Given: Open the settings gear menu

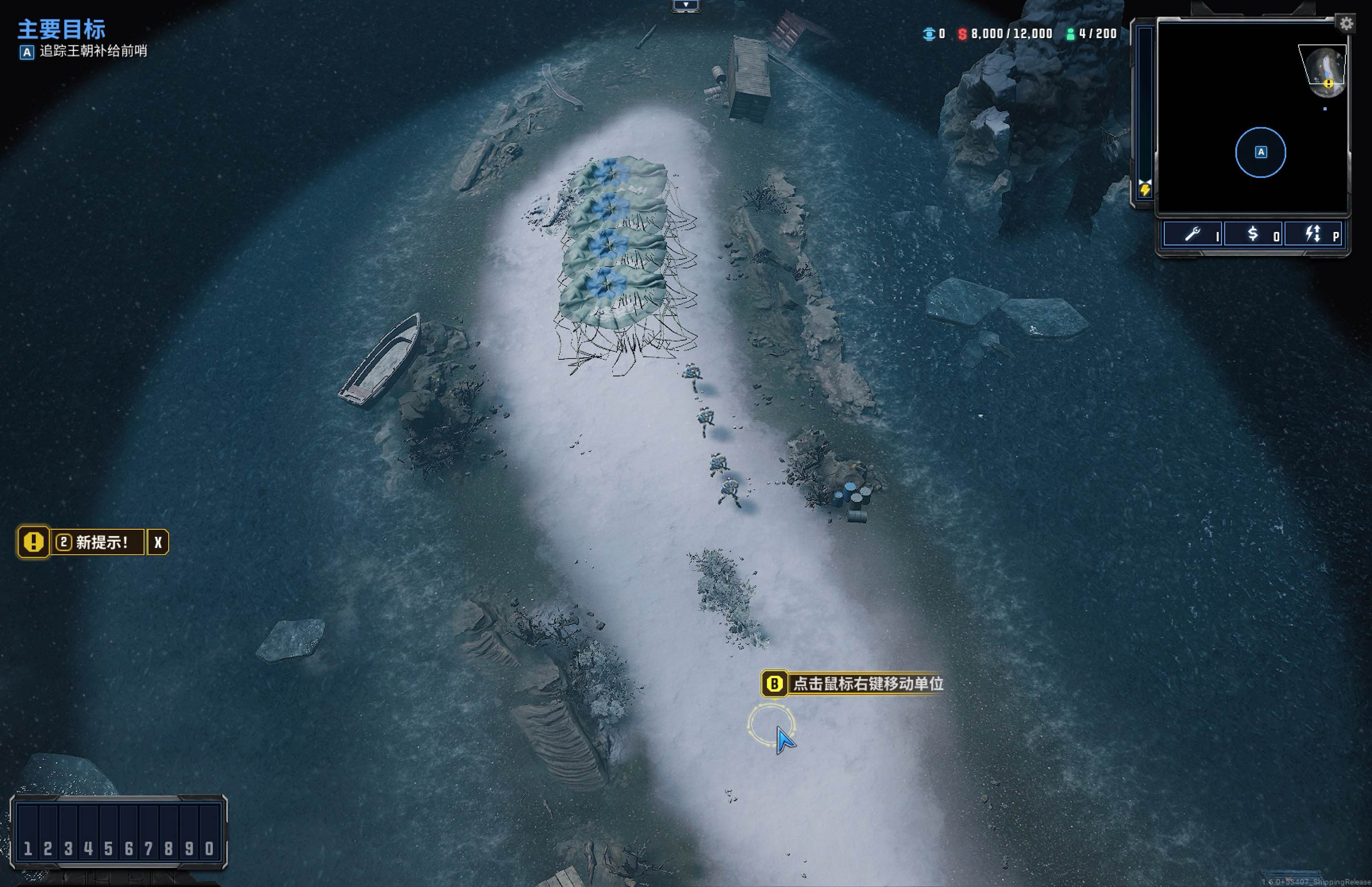Looking at the screenshot, I should point(1346,24).
